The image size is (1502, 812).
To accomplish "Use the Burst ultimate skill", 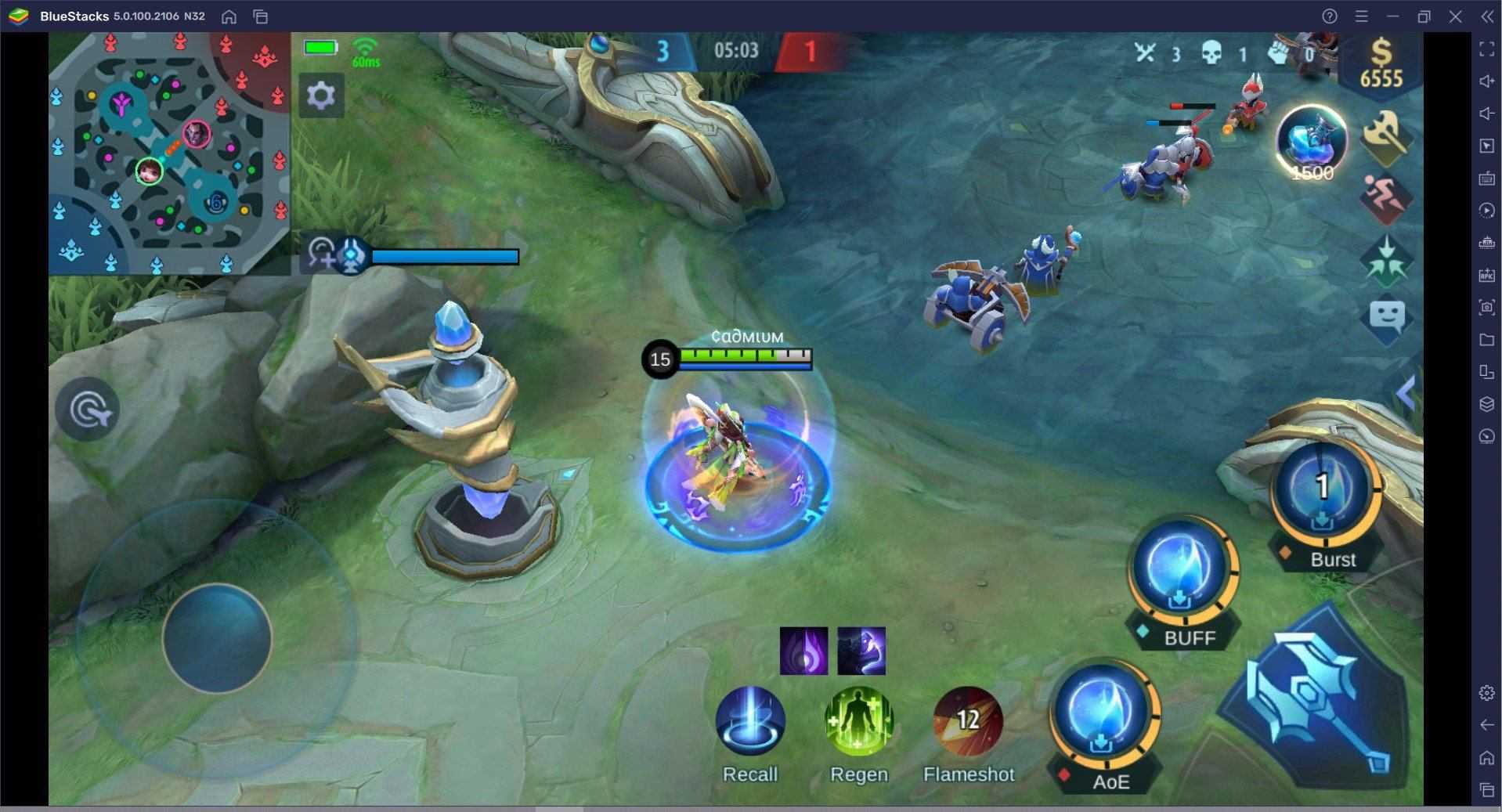I will (1323, 491).
